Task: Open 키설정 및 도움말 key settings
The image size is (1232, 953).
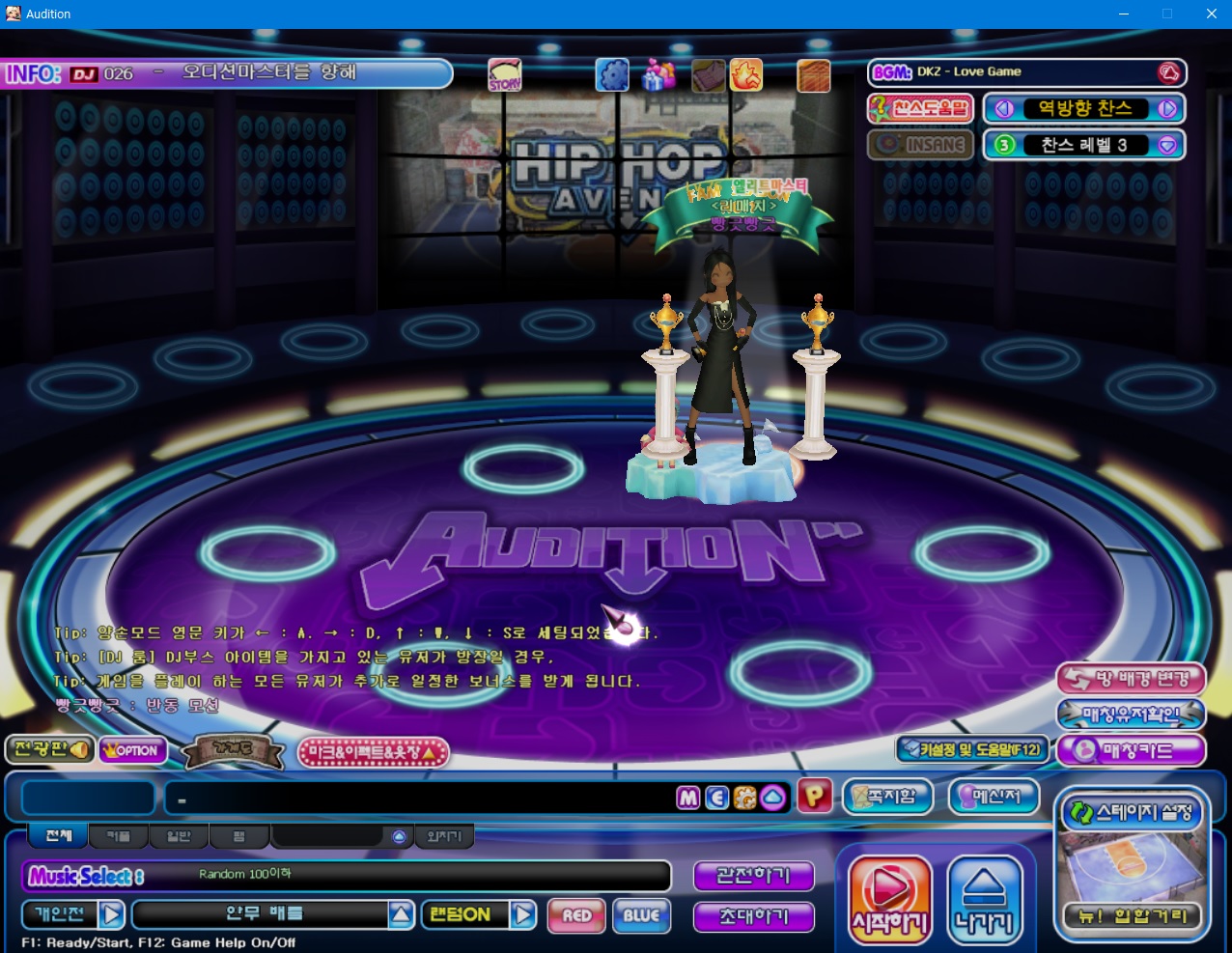Action: (972, 749)
